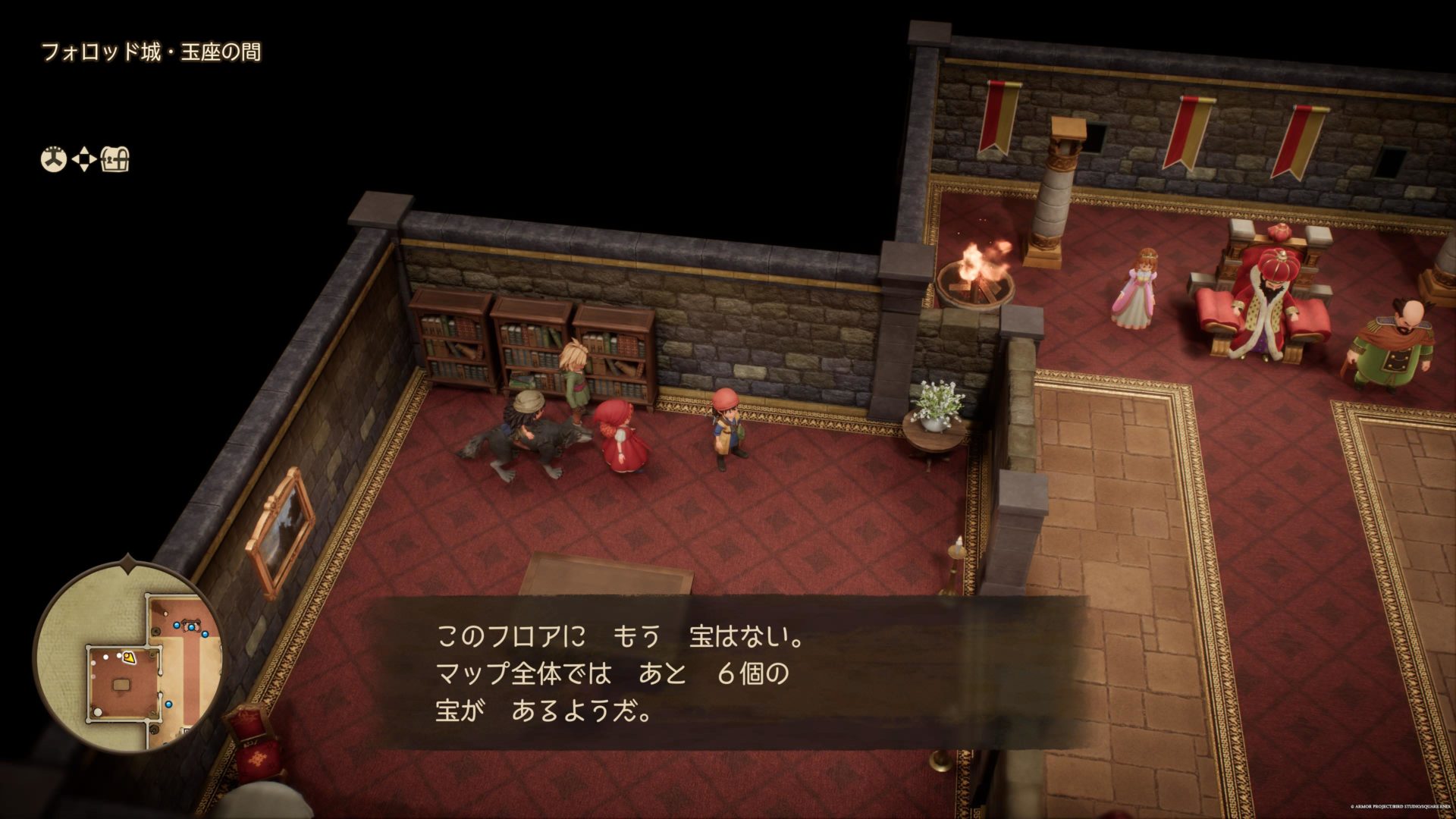The image size is (1456, 819).
Task: Click the treasure chest search icon
Action: (116, 160)
